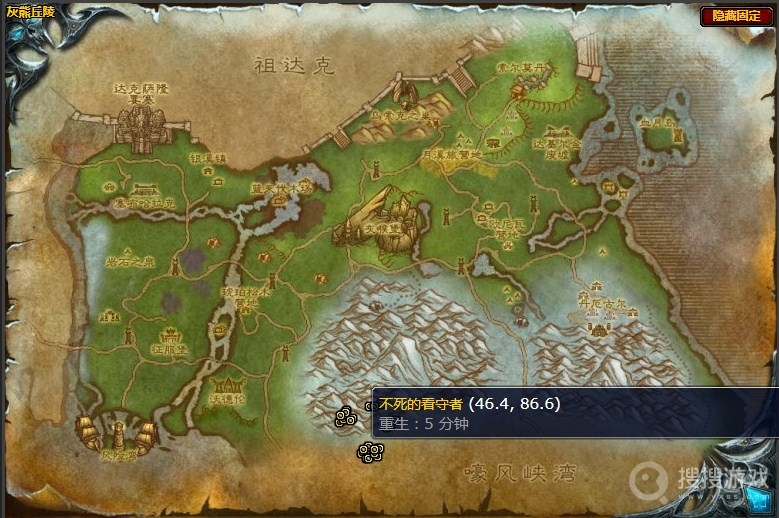This screenshot has height=518, width=779.
Task: Click the red 隐藏固定 button
Action: [x=735, y=16]
